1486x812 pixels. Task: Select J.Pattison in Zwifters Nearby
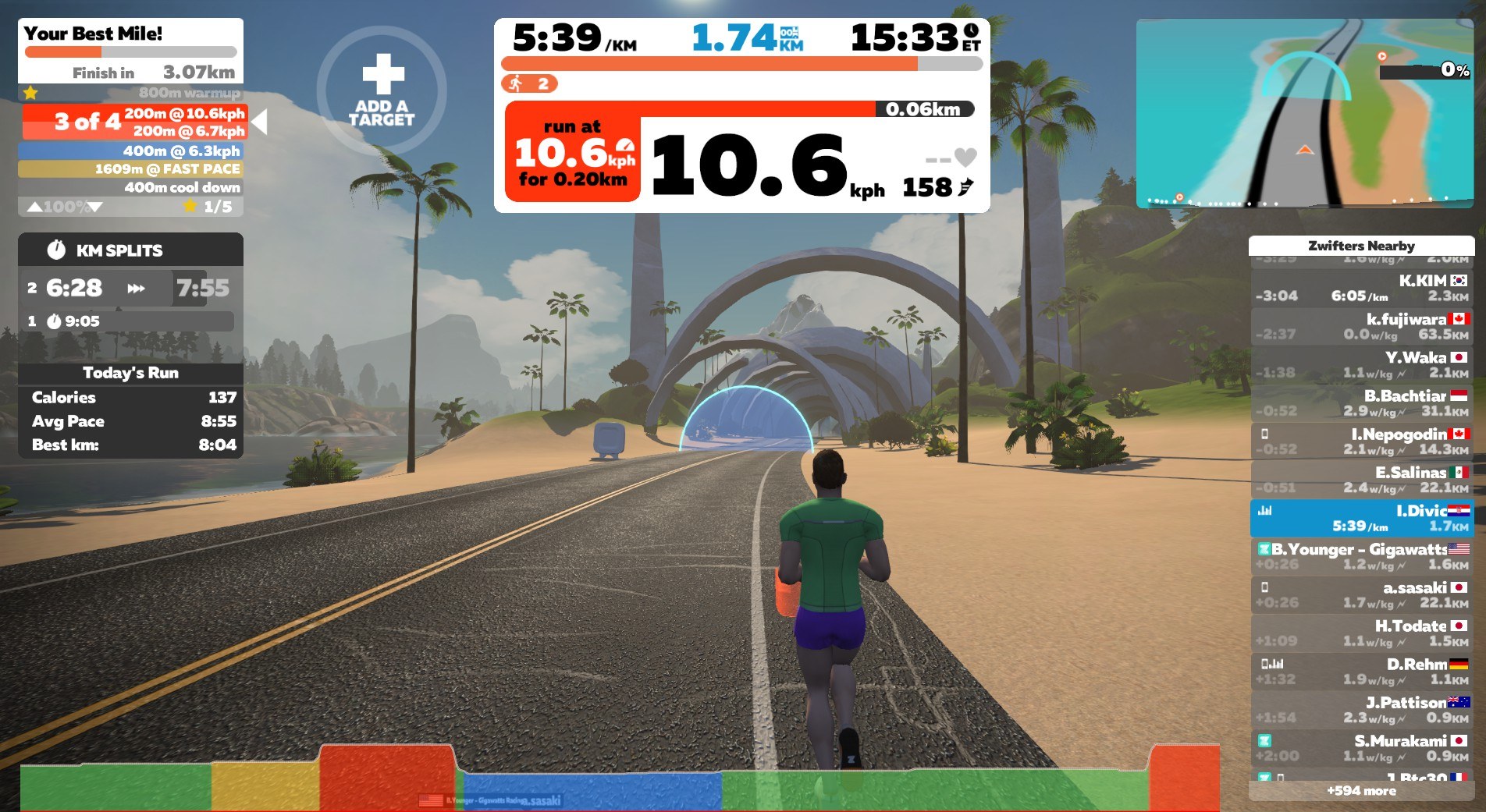pyautogui.click(x=1361, y=709)
